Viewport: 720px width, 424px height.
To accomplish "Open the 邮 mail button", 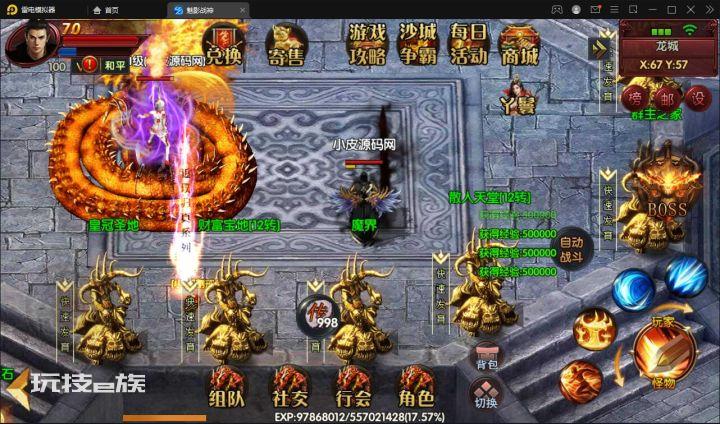I will 666,96.
